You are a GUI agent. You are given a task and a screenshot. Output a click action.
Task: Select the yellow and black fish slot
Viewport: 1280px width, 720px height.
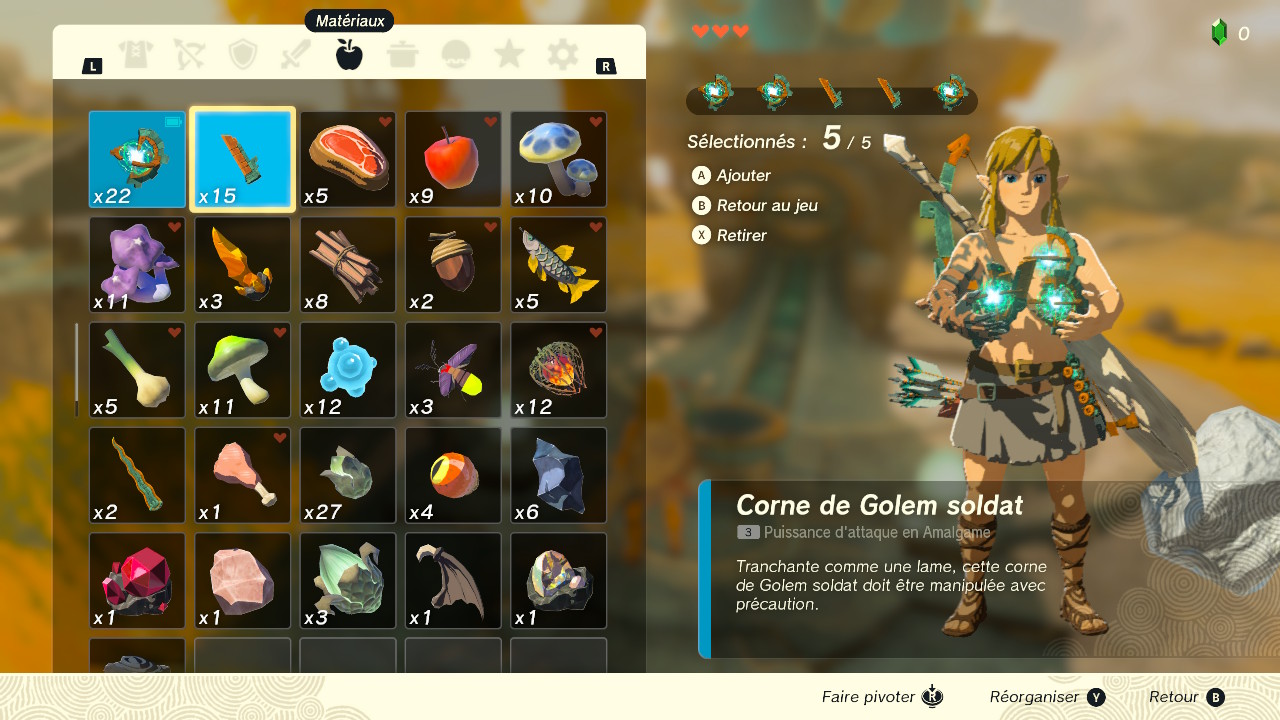pos(559,265)
